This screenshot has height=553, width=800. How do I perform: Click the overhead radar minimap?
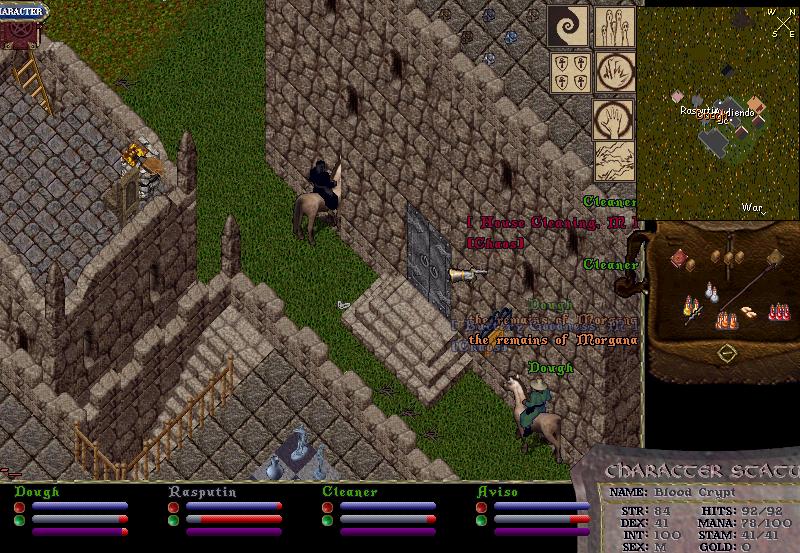(718, 112)
